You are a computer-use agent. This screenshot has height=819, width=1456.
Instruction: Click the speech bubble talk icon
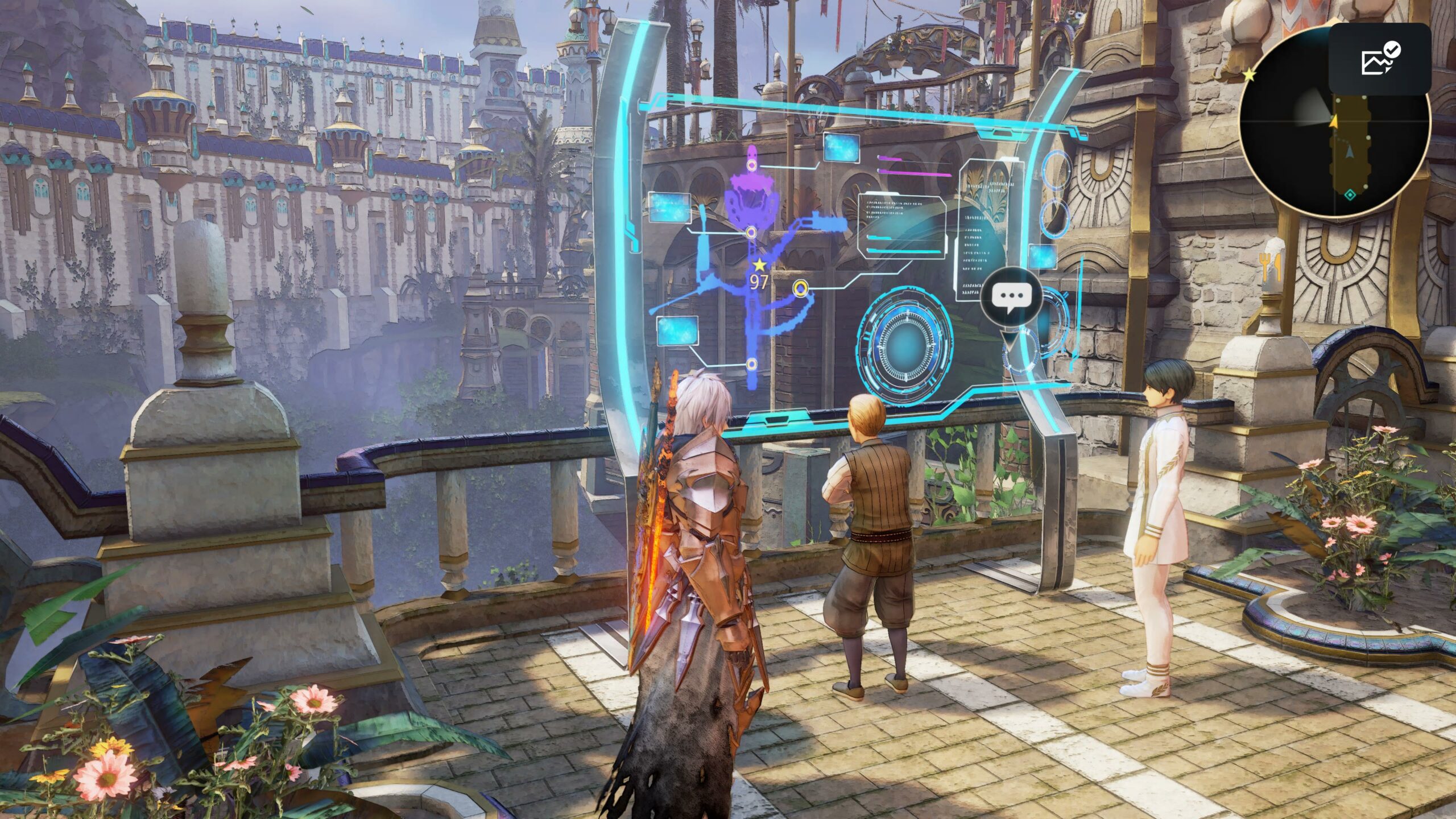click(1011, 297)
